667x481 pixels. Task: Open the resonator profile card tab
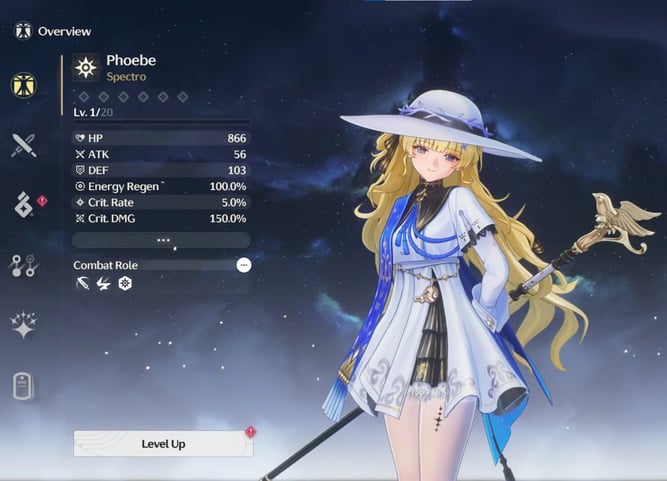point(24,385)
